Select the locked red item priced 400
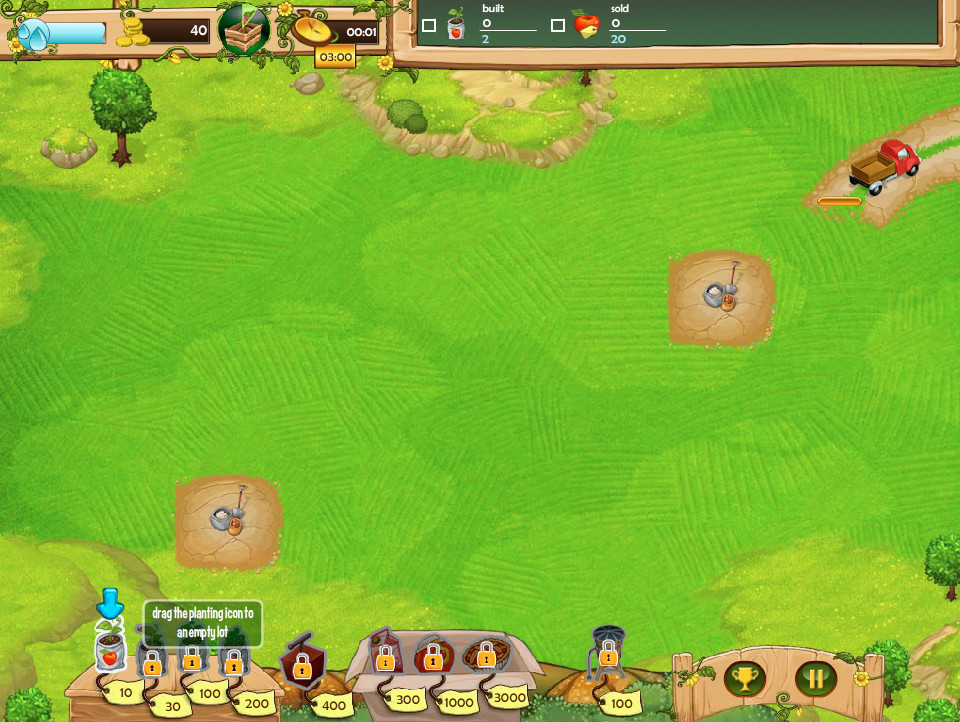960x722 pixels. (301, 664)
